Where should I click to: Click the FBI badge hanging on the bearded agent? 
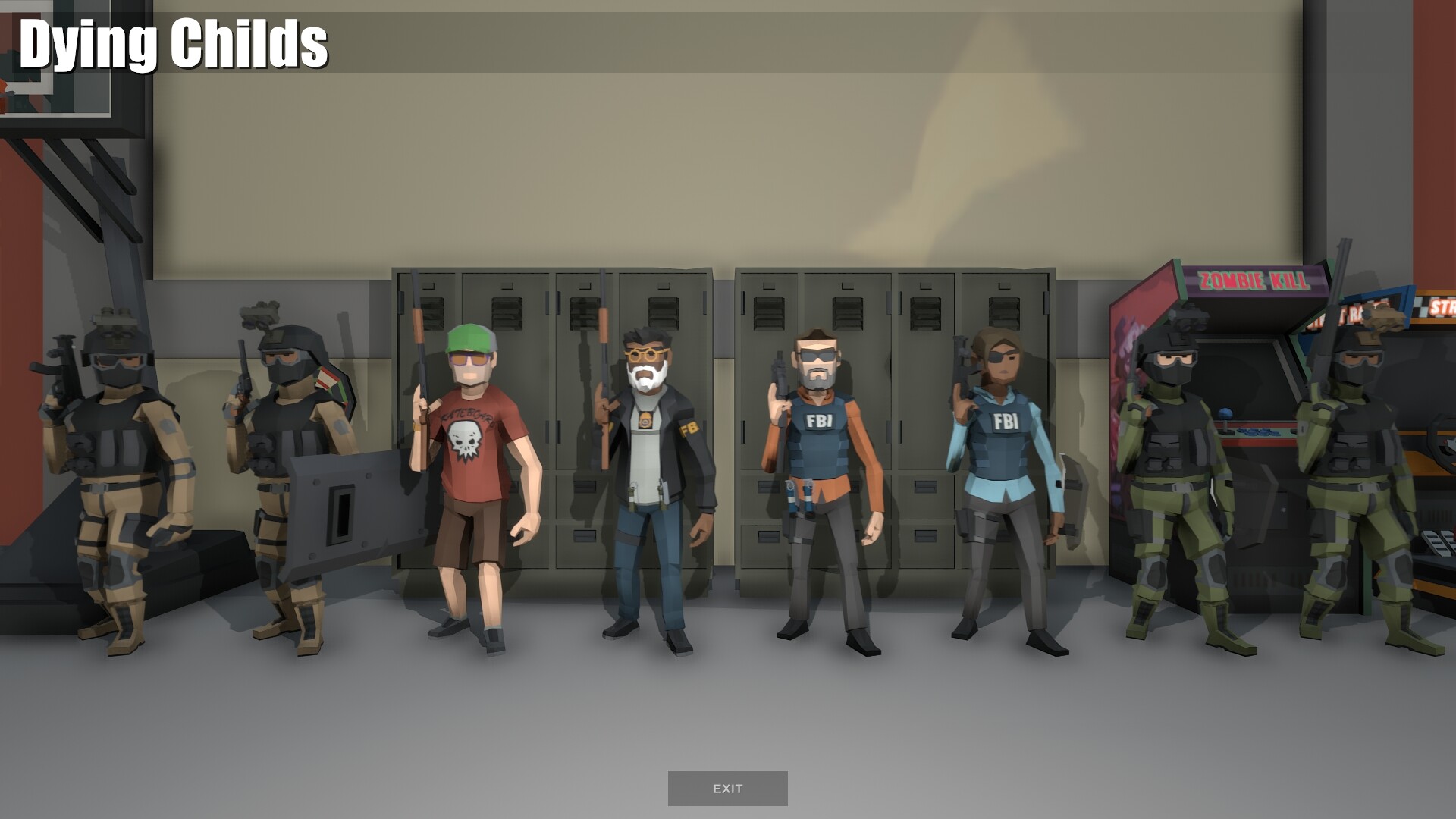click(645, 419)
